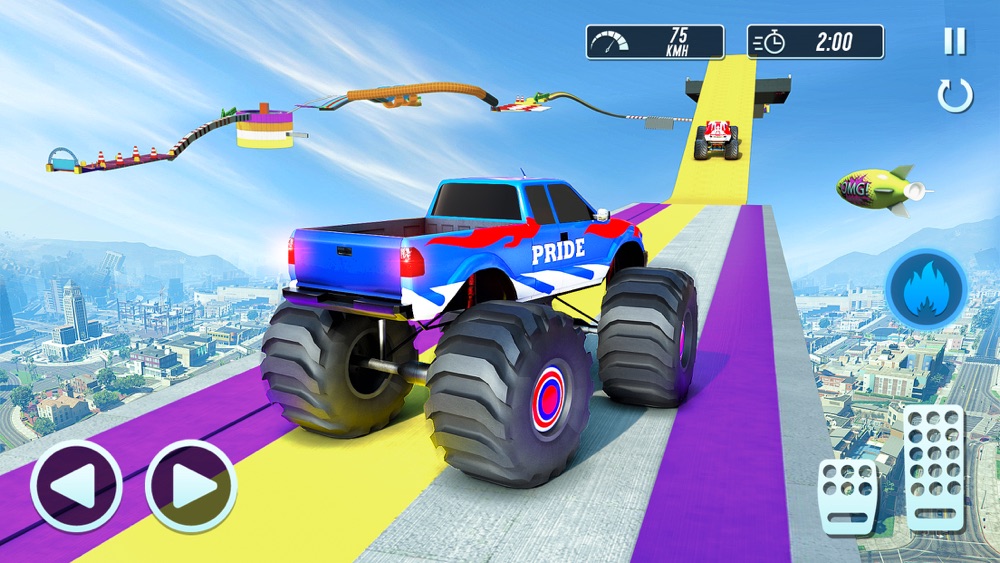The width and height of the screenshot is (1000, 563).
Task: Hit the tall gas pedal
Action: click(933, 467)
